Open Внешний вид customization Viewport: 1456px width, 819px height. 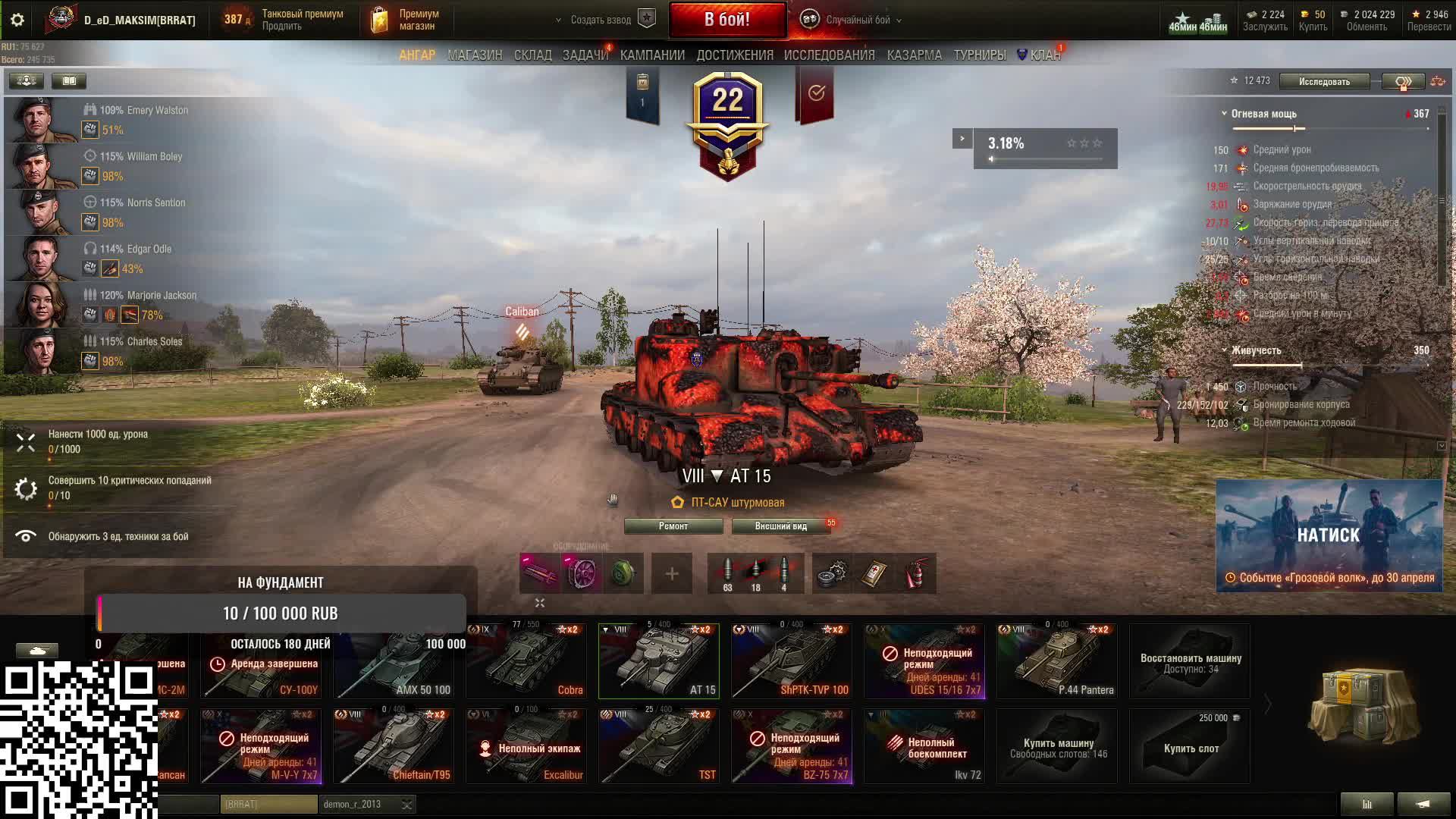pos(780,526)
